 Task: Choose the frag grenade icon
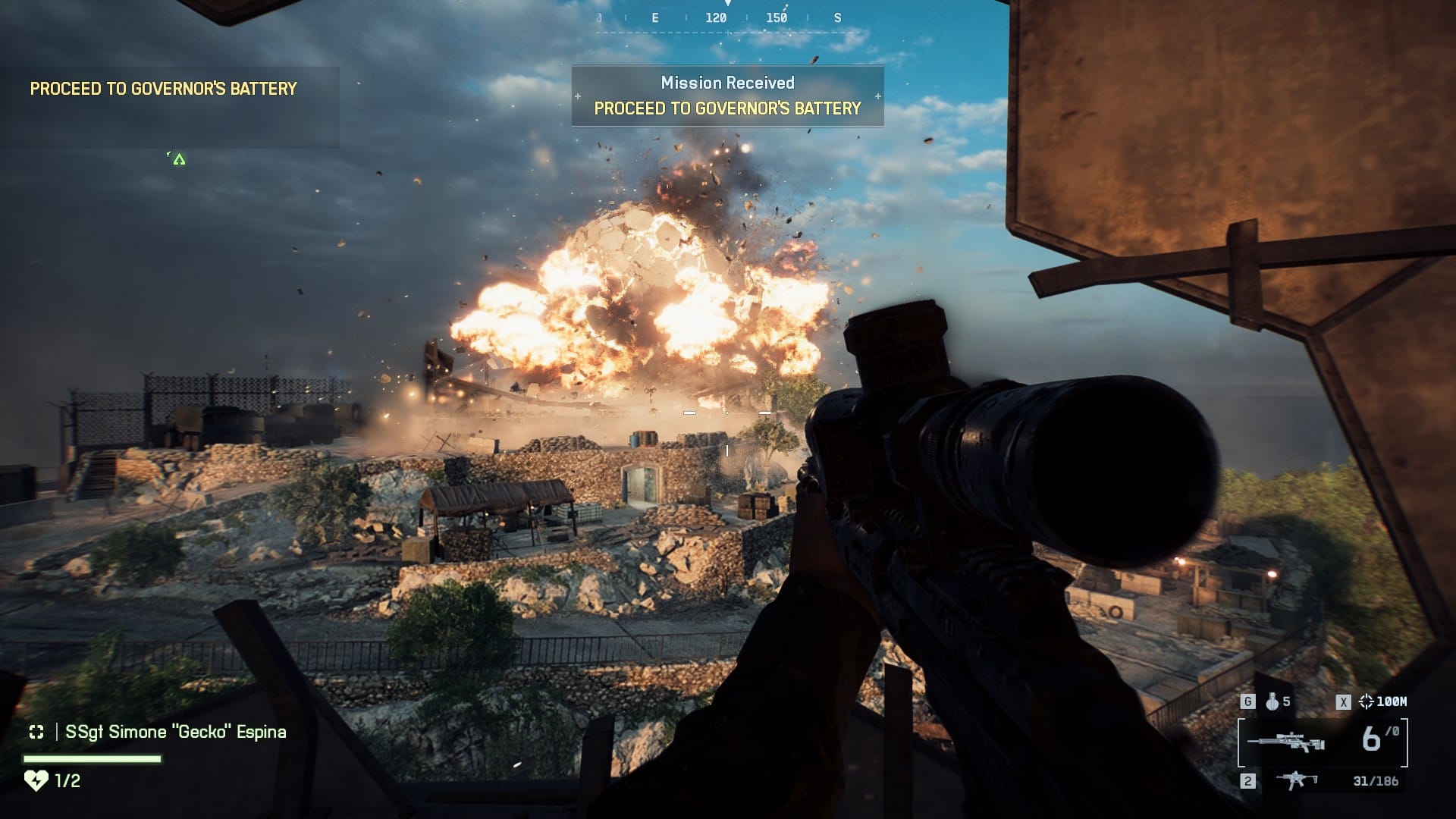click(1272, 702)
